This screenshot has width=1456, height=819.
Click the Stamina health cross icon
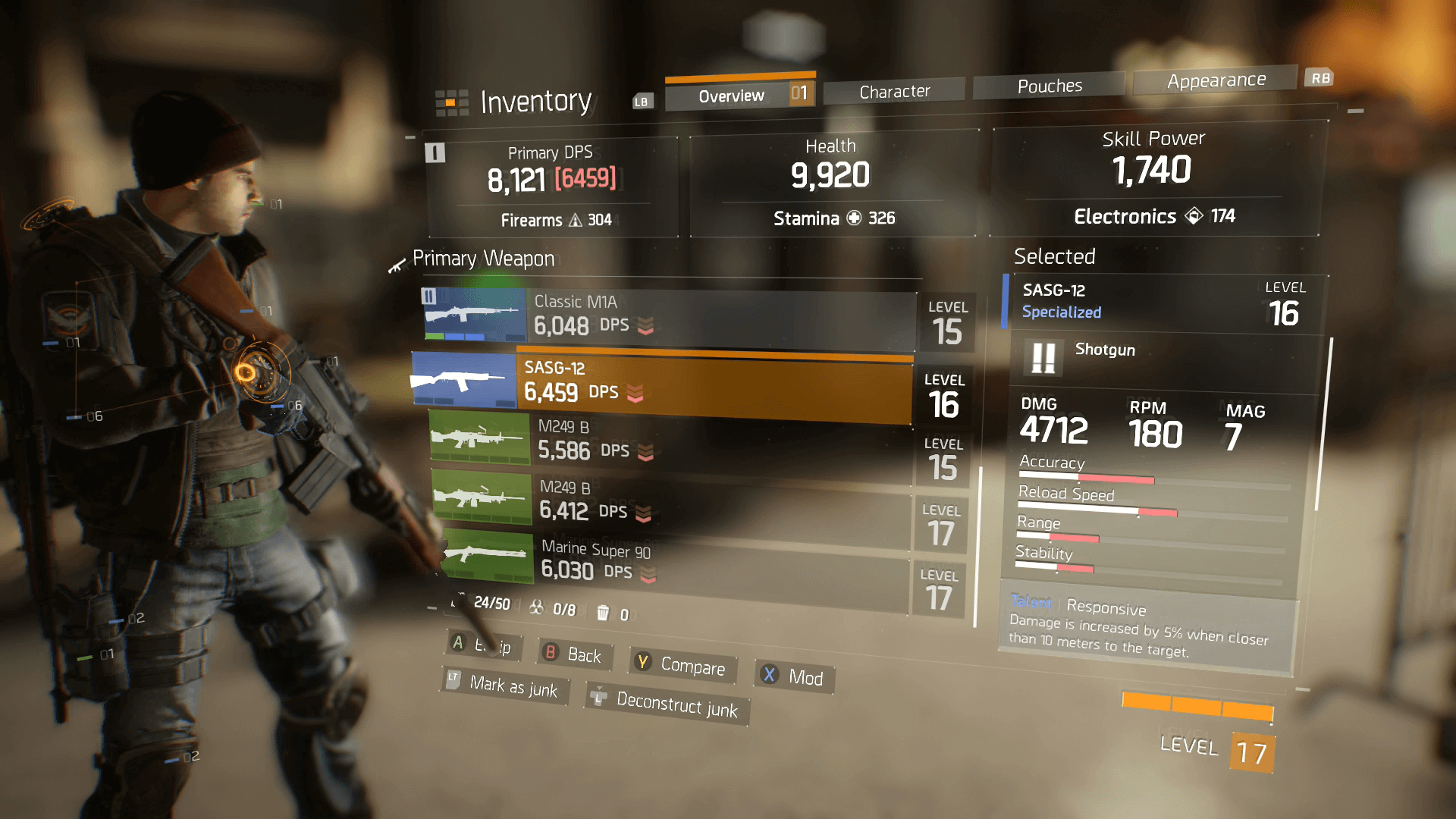(855, 218)
